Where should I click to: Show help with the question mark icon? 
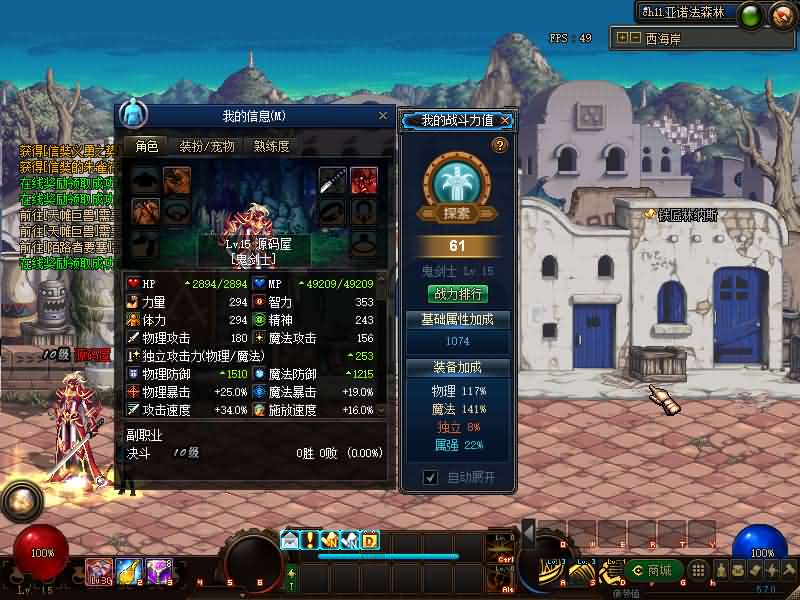click(501, 146)
